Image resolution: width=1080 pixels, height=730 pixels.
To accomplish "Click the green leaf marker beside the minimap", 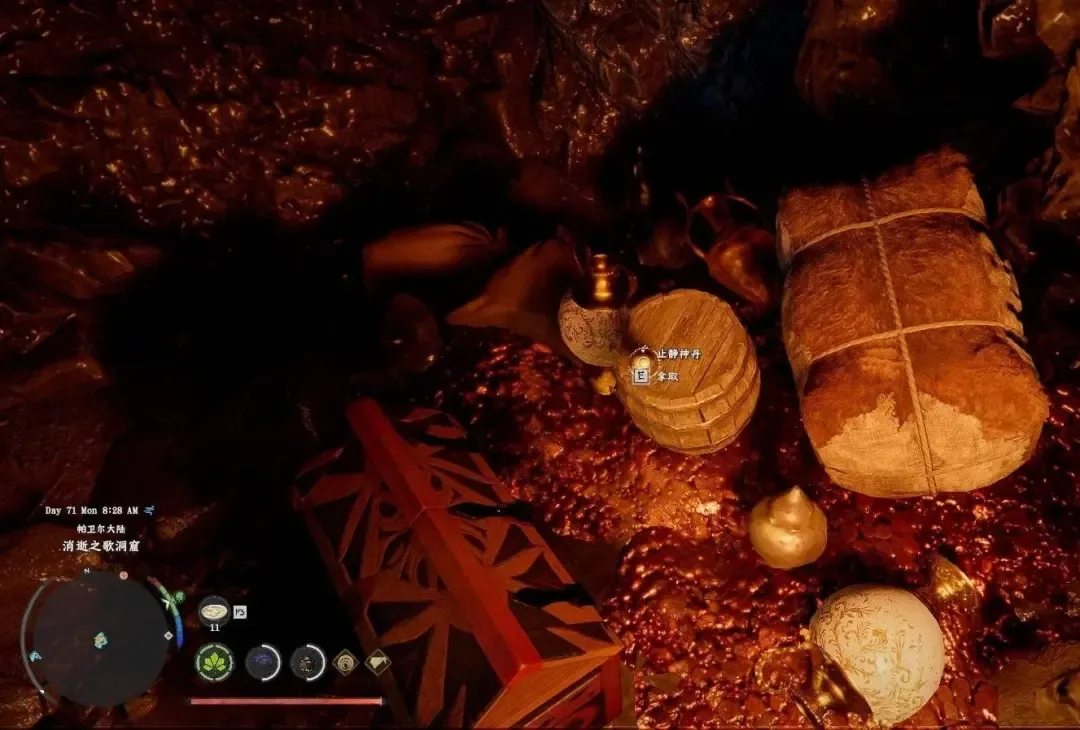I will click(x=178, y=597).
